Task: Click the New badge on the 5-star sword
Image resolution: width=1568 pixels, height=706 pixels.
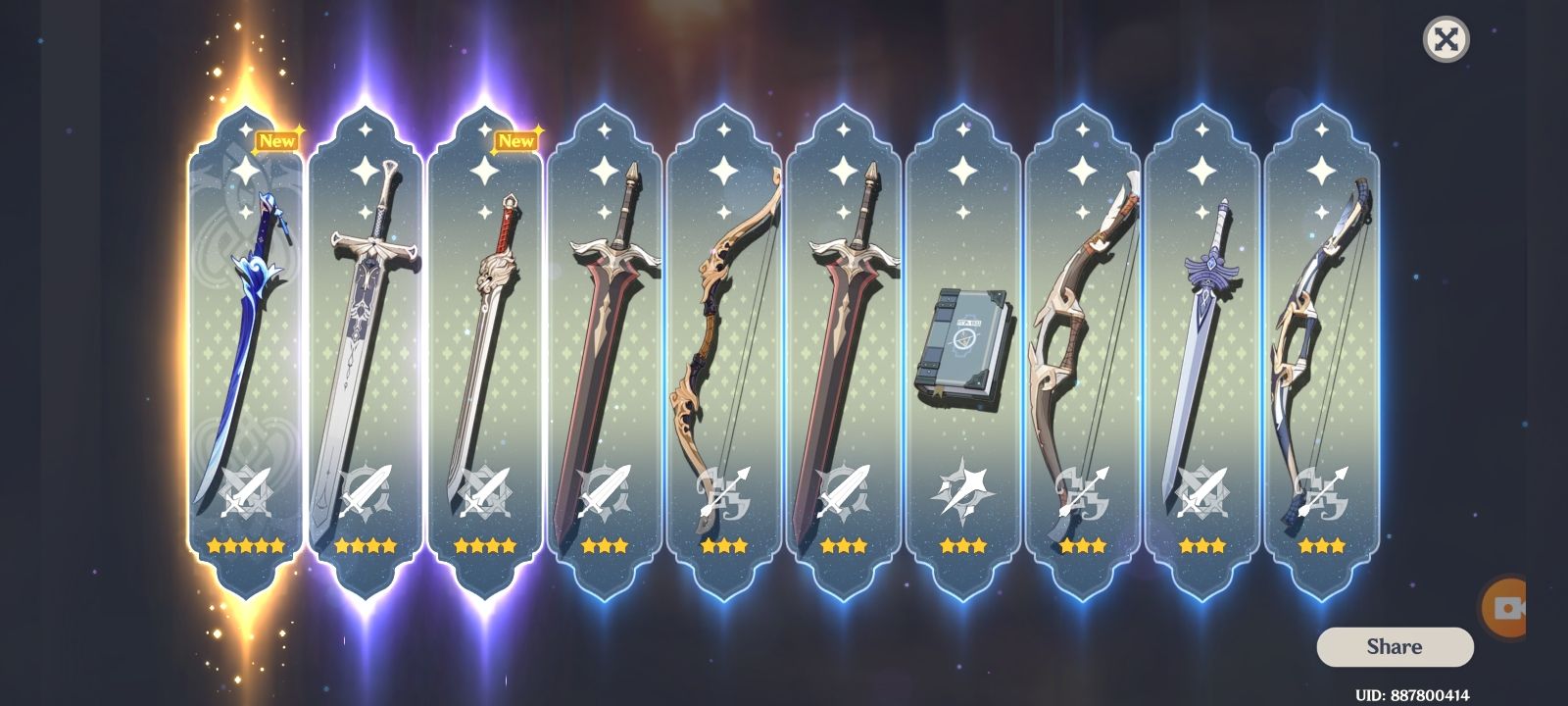Action: click(x=277, y=140)
